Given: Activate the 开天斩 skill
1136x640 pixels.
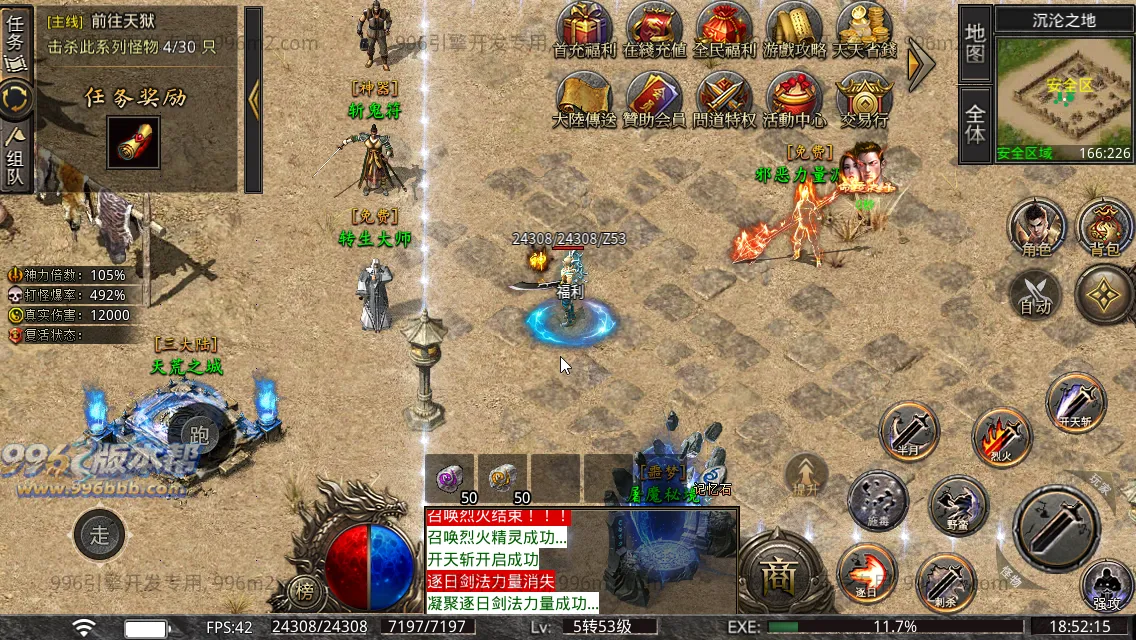Looking at the screenshot, I should click(1076, 402).
